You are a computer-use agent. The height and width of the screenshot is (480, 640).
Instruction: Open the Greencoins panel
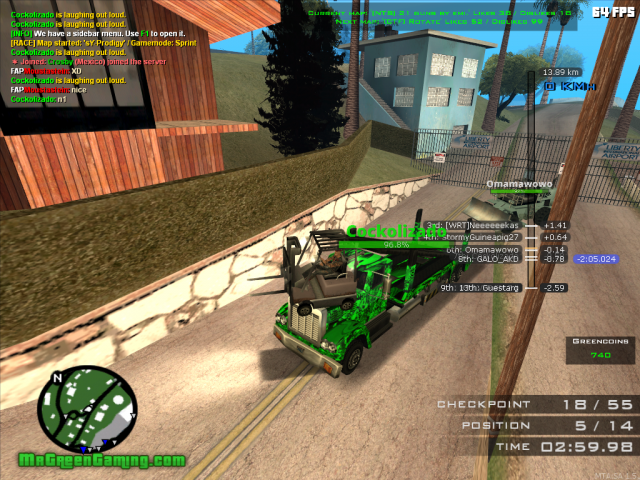coord(601,349)
